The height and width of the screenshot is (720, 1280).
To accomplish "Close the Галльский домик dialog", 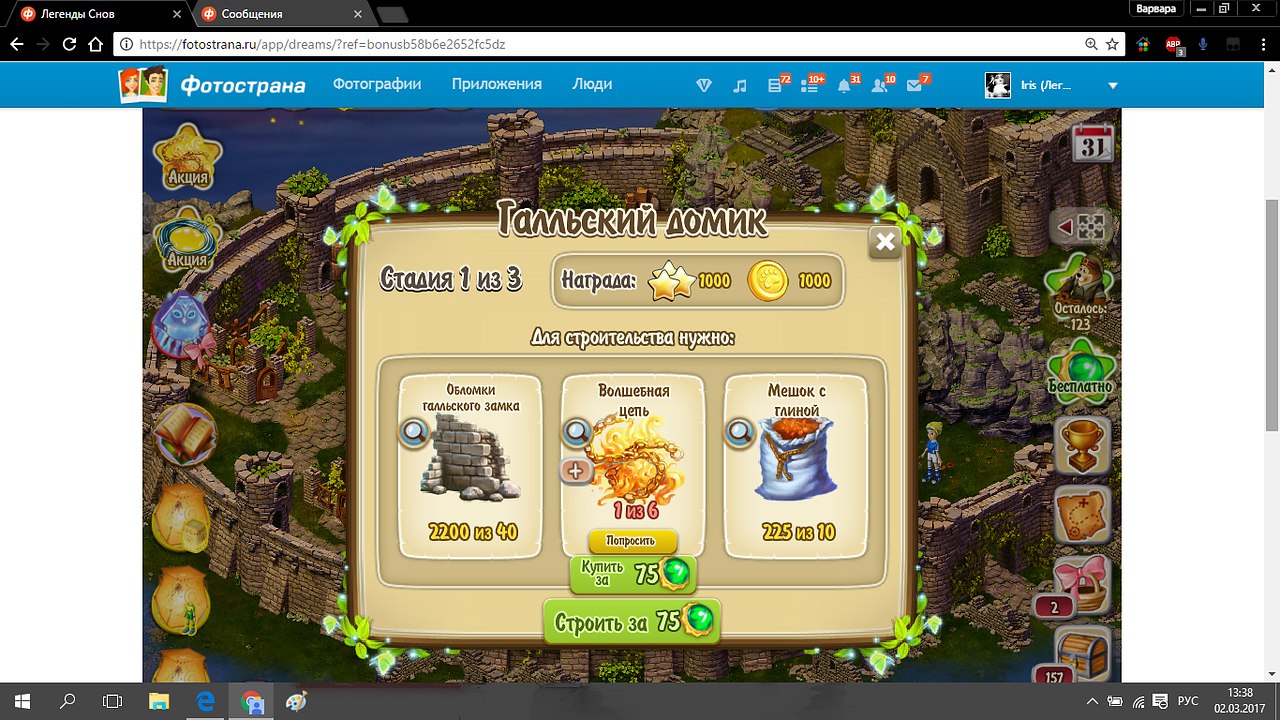I will 884,241.
